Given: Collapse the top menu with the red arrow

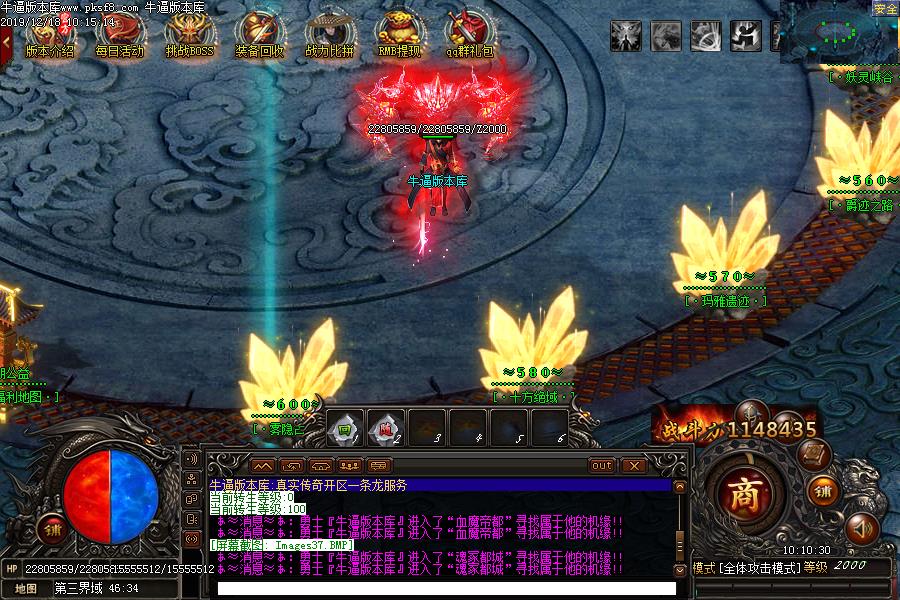Looking at the screenshot, I should tap(6, 40).
